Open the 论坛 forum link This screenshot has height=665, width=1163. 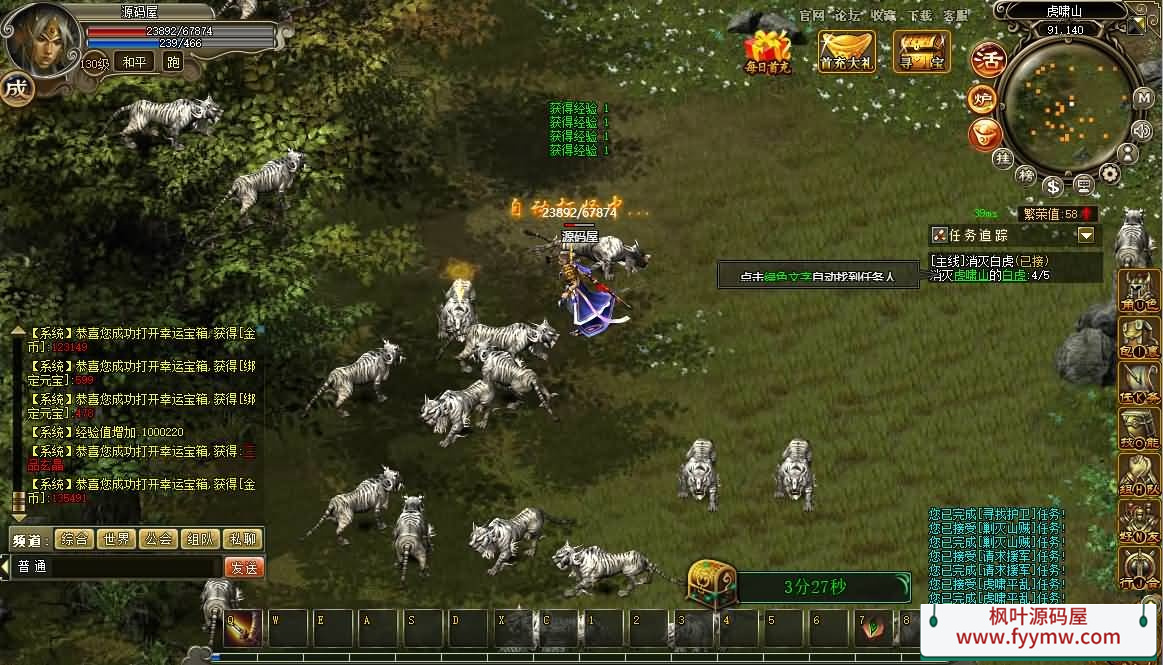tap(847, 16)
